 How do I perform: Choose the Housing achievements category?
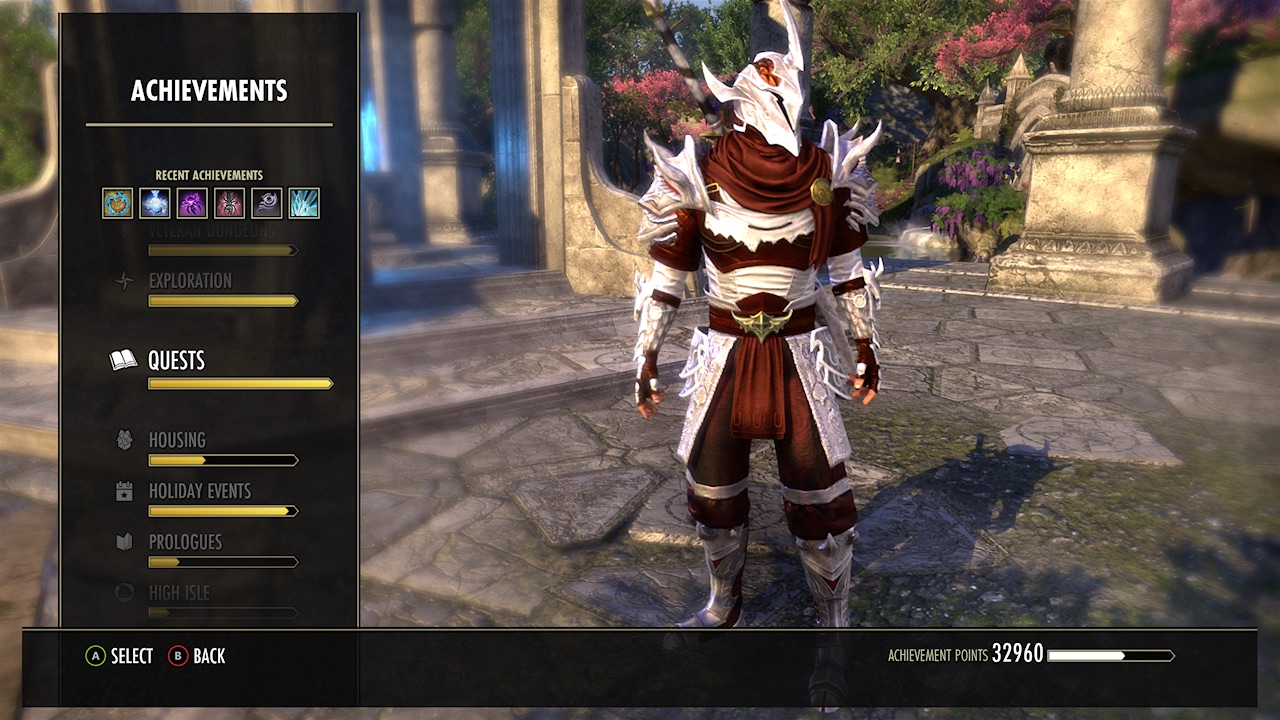point(177,441)
